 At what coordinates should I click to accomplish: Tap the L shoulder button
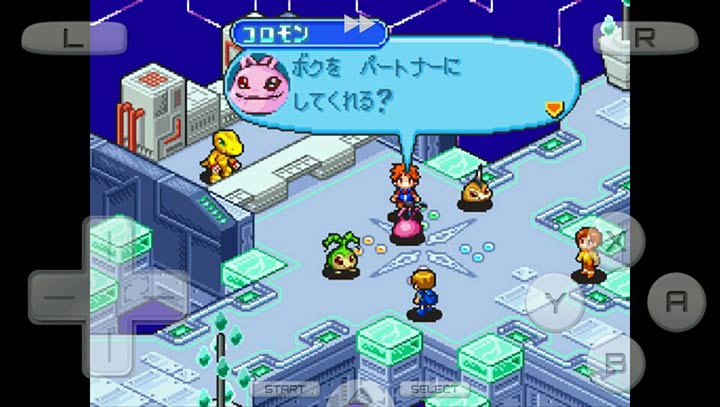pos(74,39)
